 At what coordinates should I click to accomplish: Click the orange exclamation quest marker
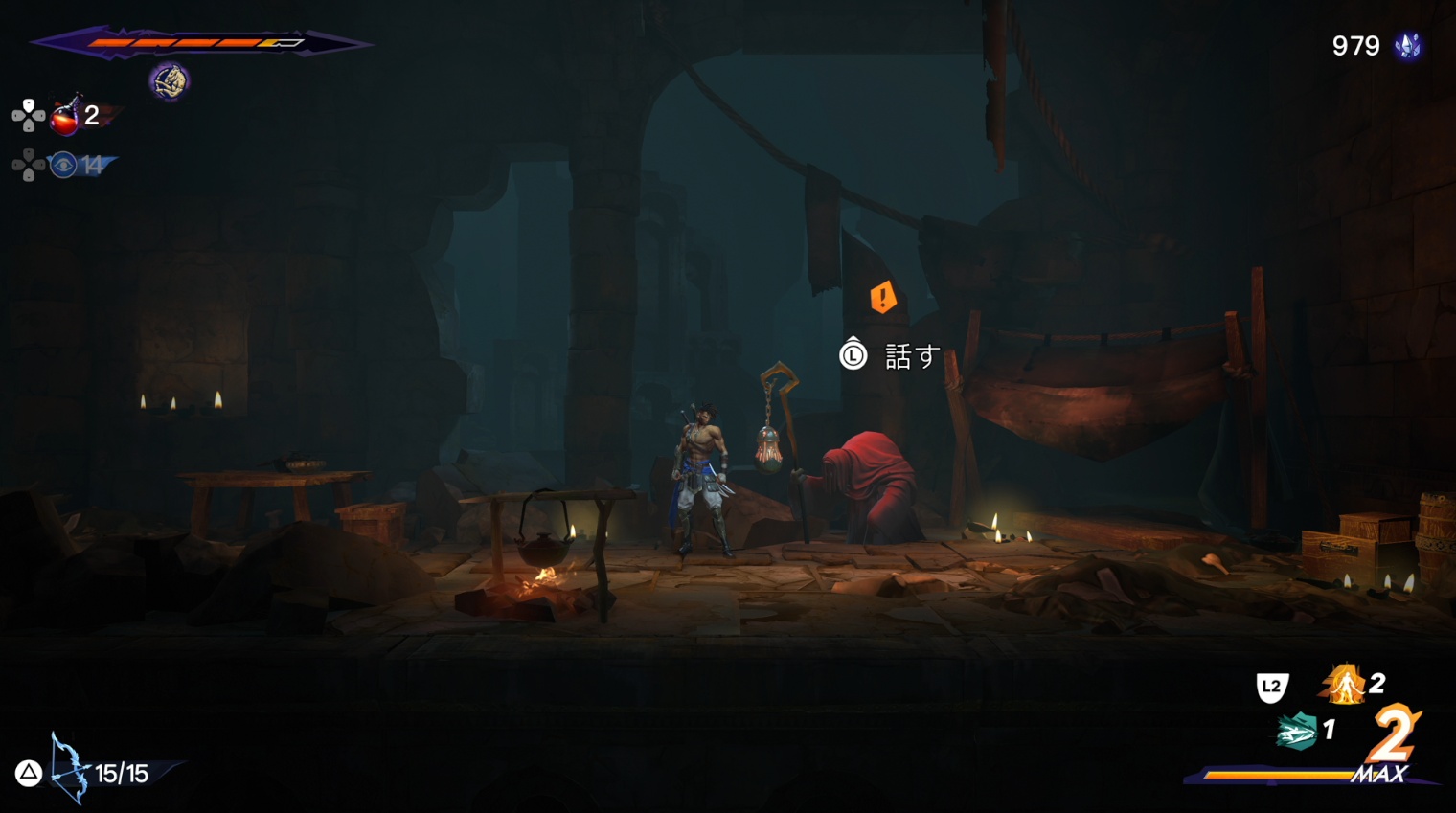pos(882,297)
